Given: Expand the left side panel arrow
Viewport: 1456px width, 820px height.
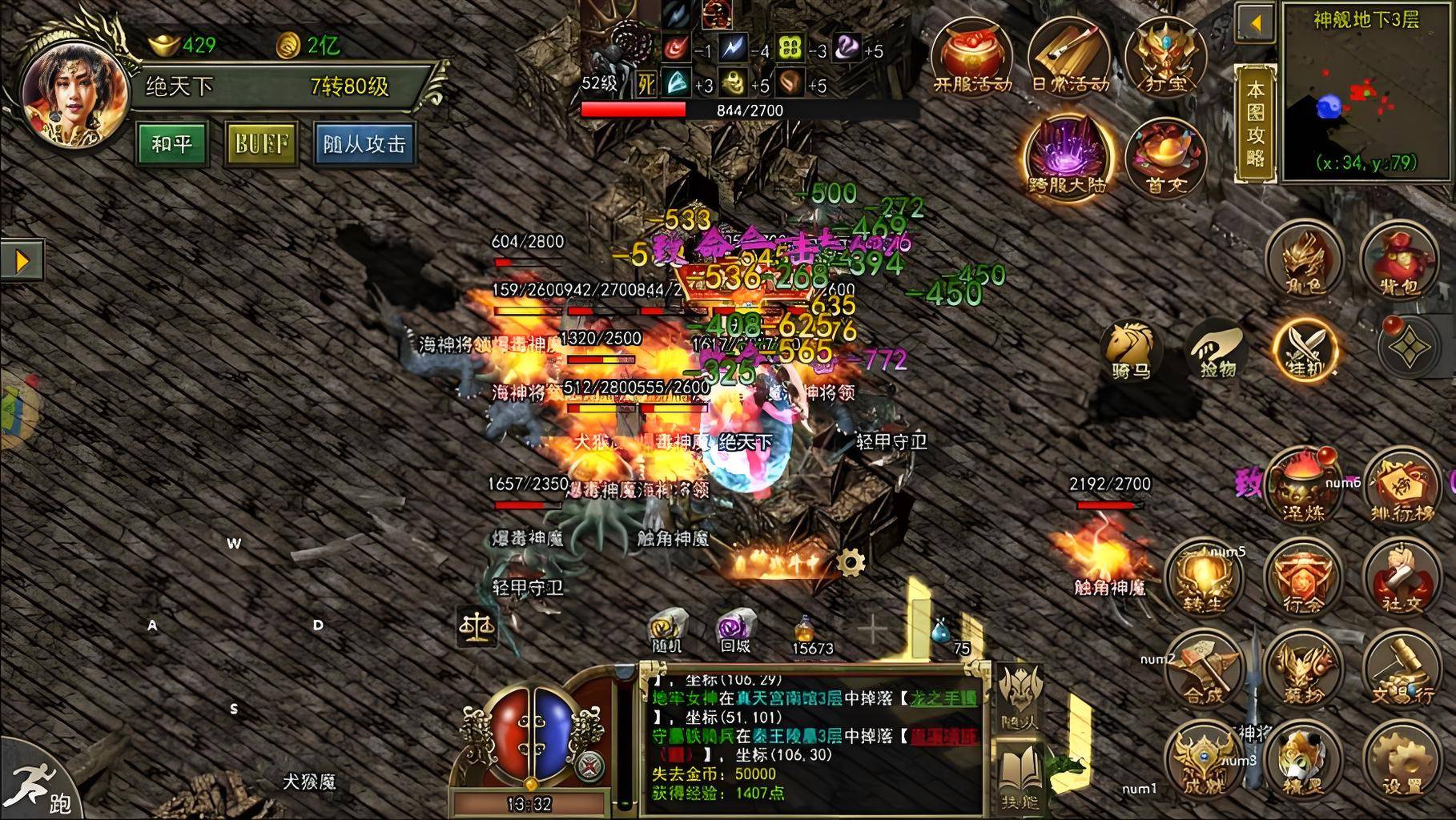Looking at the screenshot, I should pyautogui.click(x=22, y=260).
